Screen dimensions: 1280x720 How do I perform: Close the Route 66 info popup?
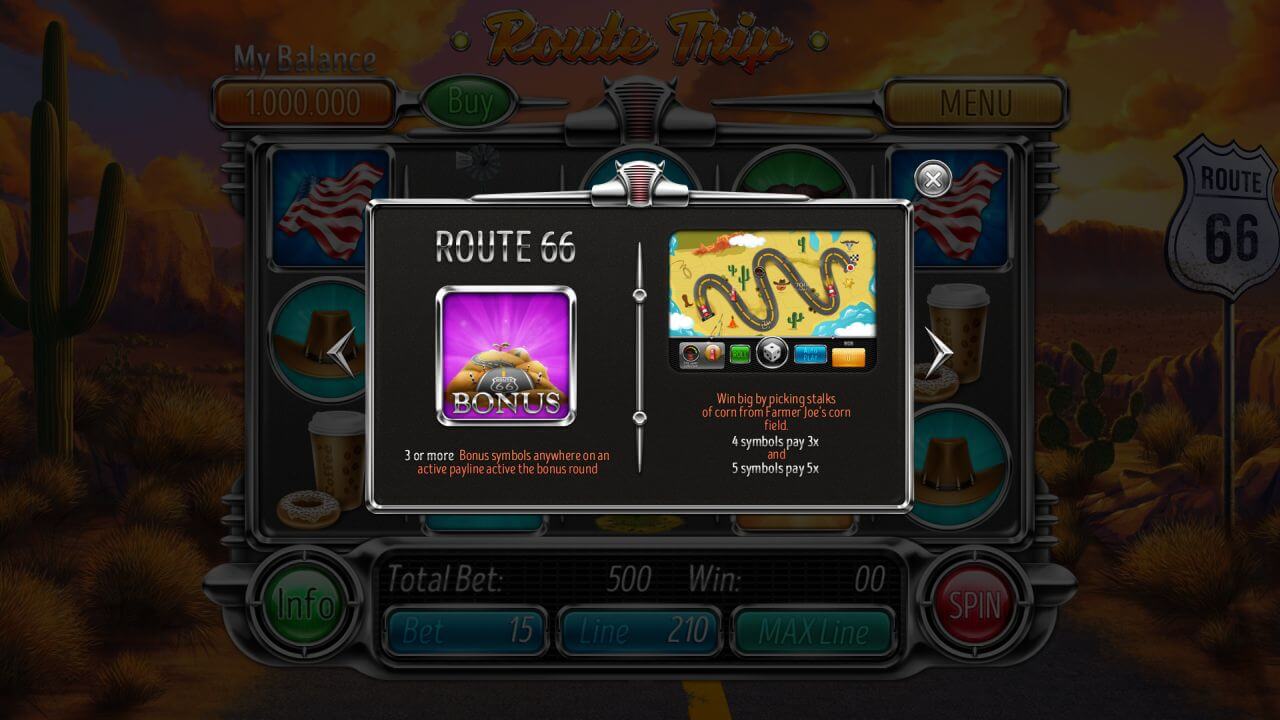click(933, 179)
